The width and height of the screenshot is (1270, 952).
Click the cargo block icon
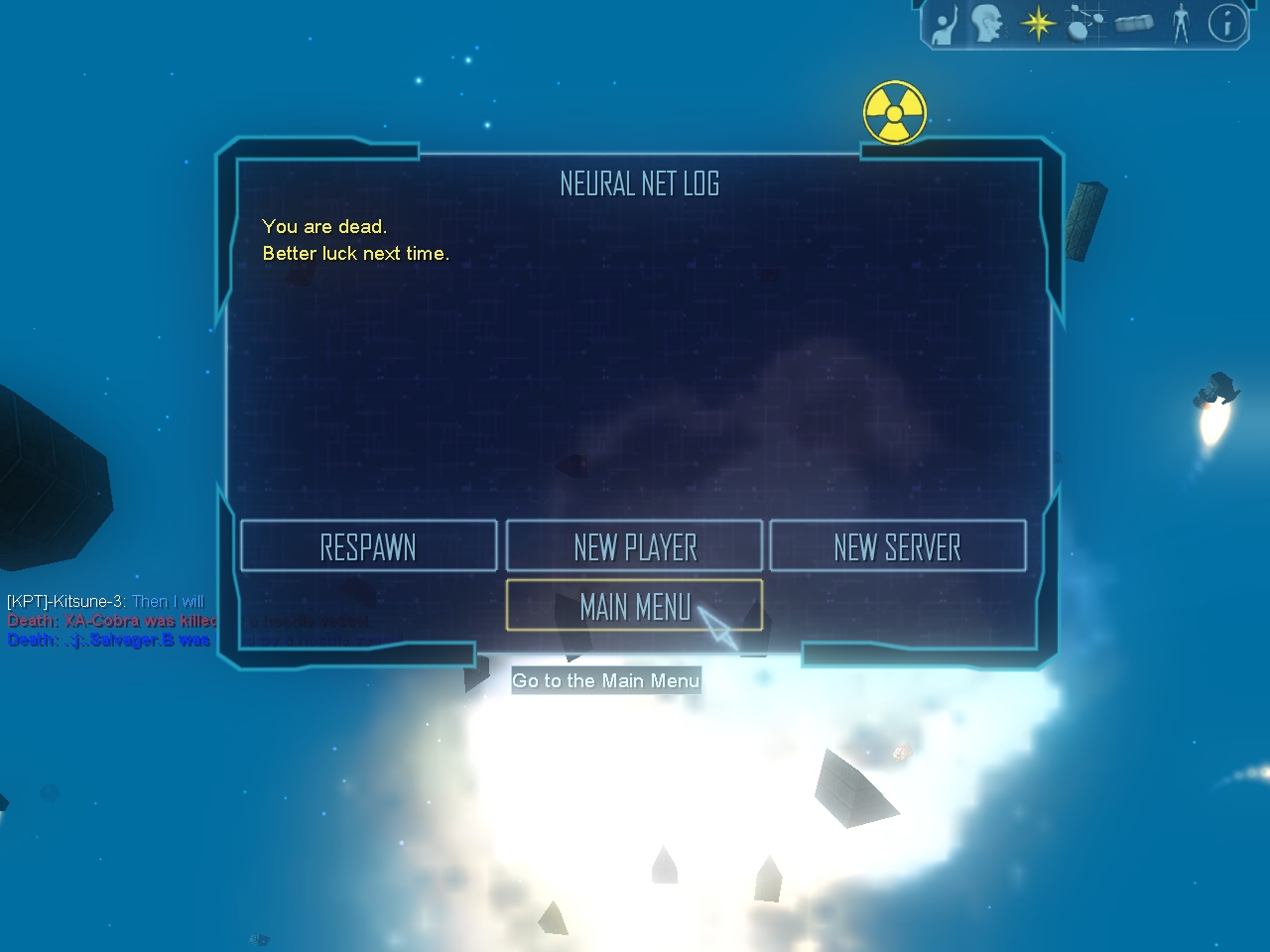point(1134,23)
